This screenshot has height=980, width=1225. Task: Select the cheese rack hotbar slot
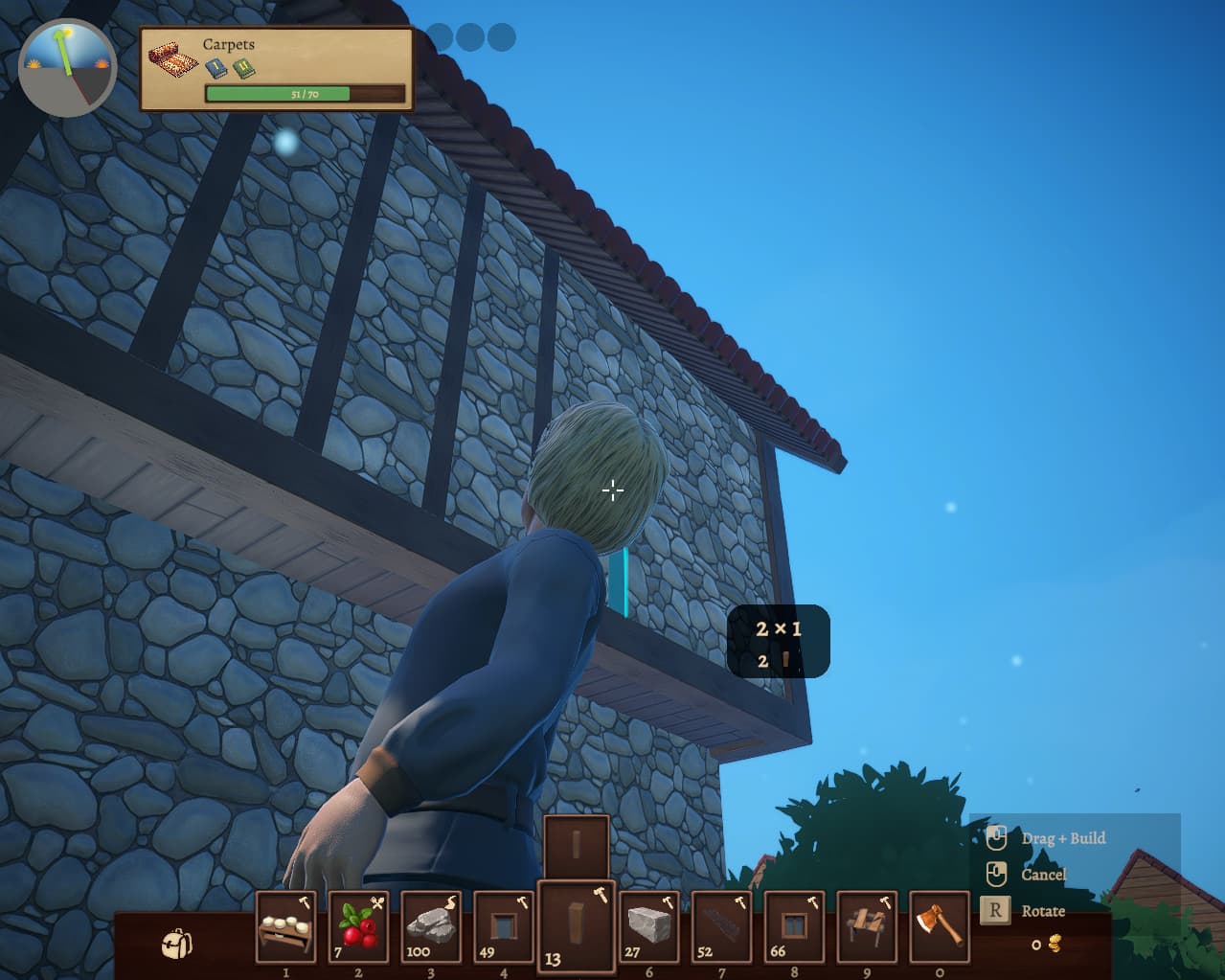(285, 926)
